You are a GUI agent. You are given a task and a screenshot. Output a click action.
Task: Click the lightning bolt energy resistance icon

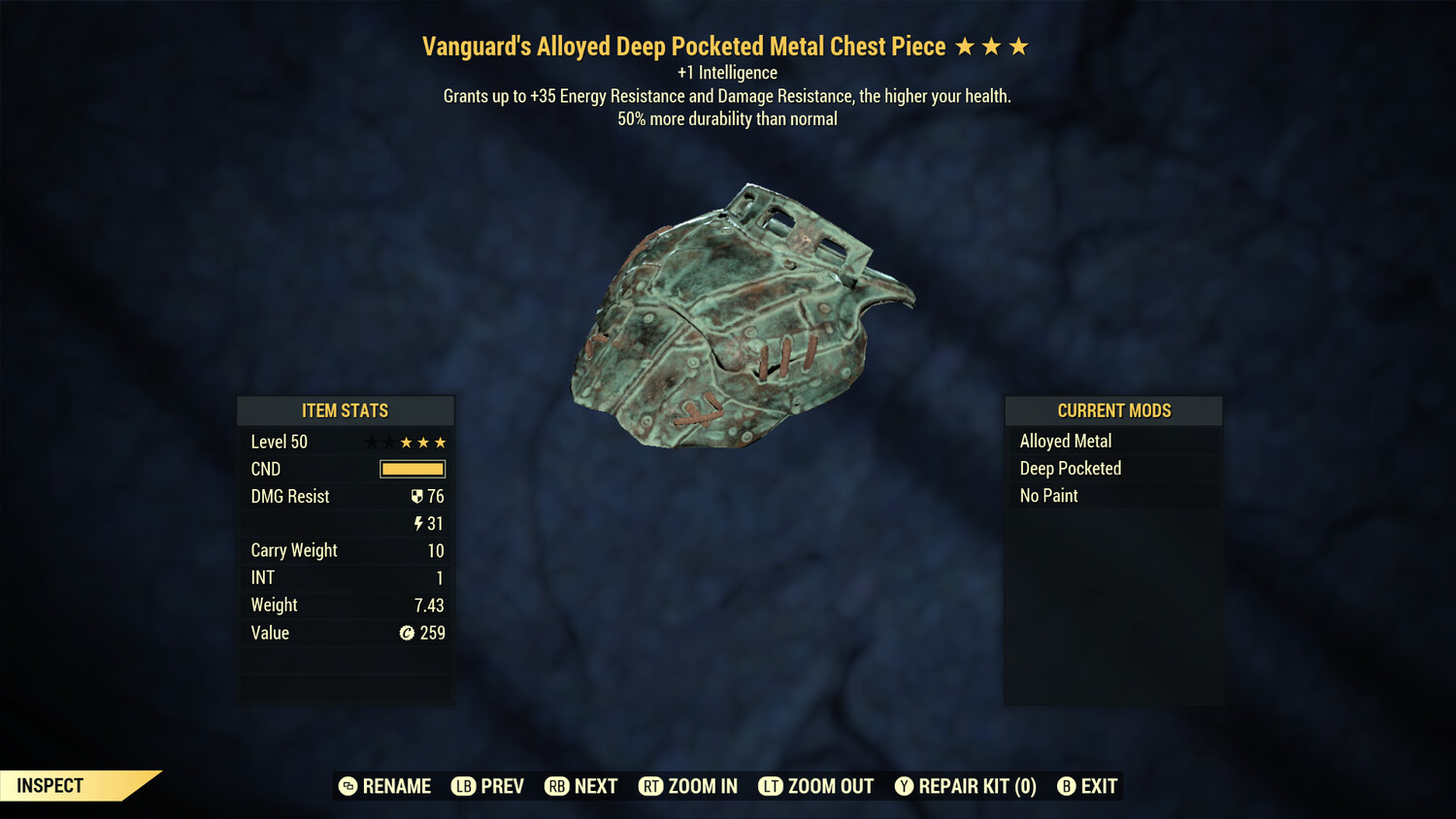pos(417,523)
